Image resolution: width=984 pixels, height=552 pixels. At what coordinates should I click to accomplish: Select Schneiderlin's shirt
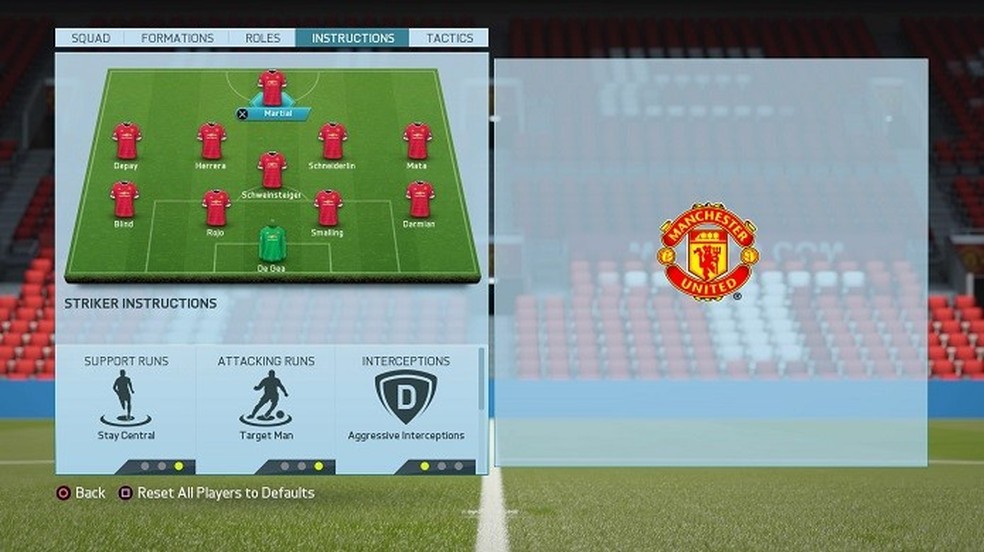[332, 141]
